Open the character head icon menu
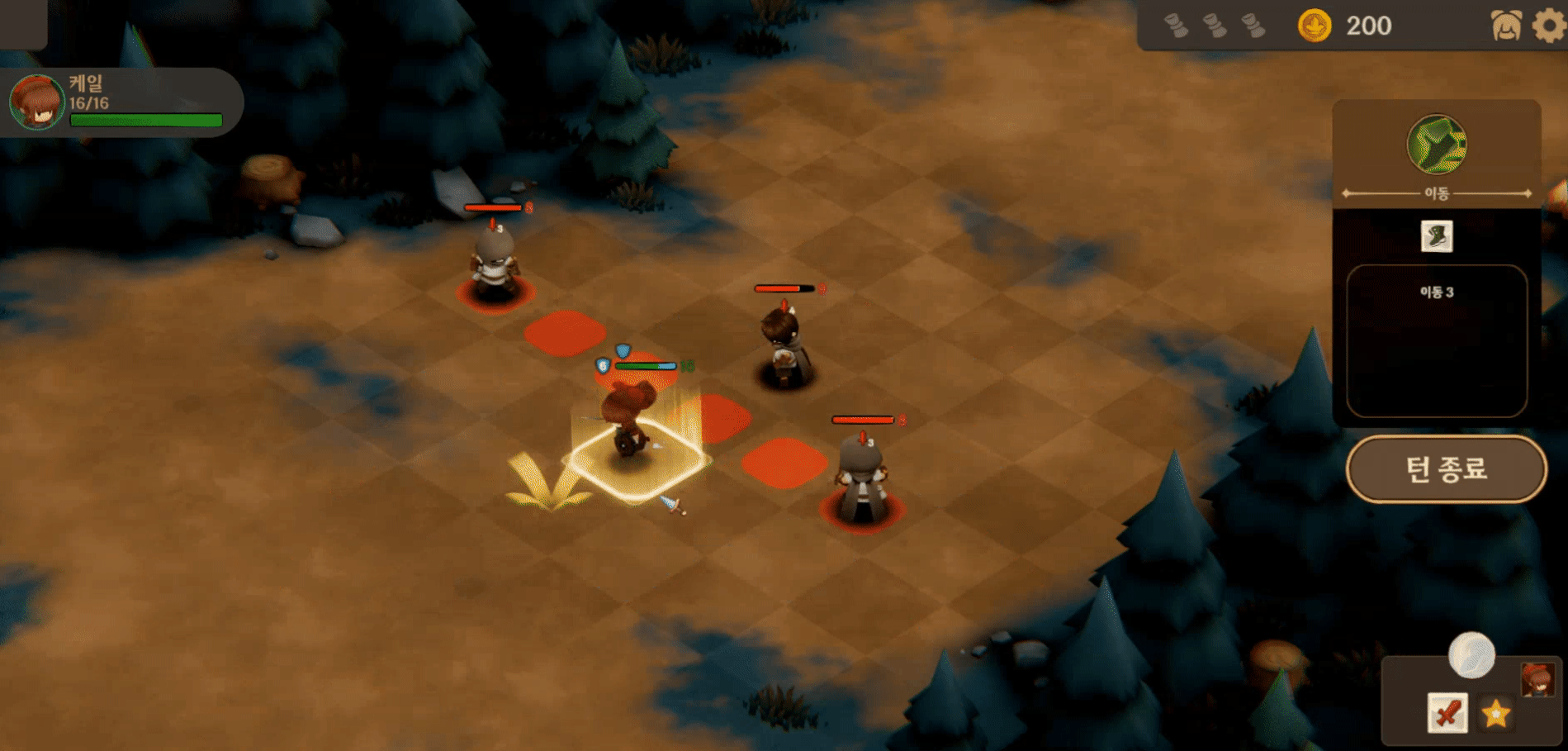The width and height of the screenshot is (1568, 751). 1506,26
